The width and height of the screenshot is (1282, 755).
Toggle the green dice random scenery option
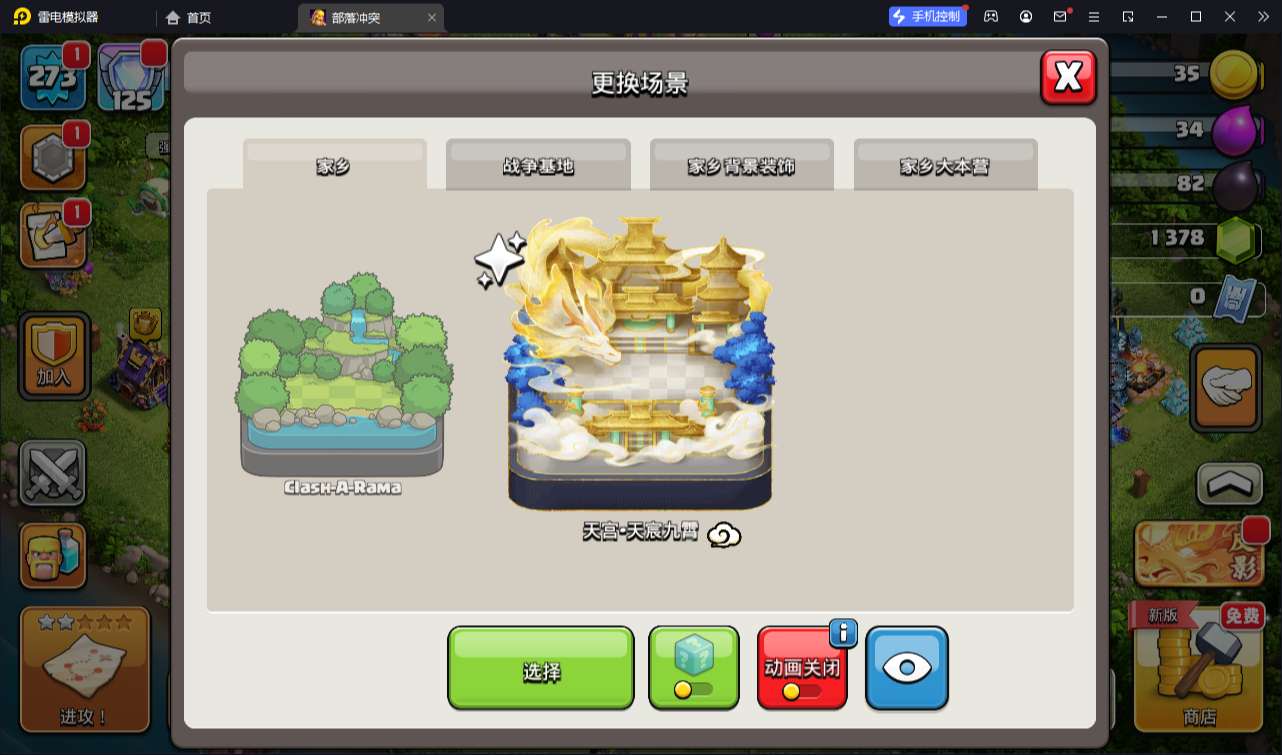point(693,668)
